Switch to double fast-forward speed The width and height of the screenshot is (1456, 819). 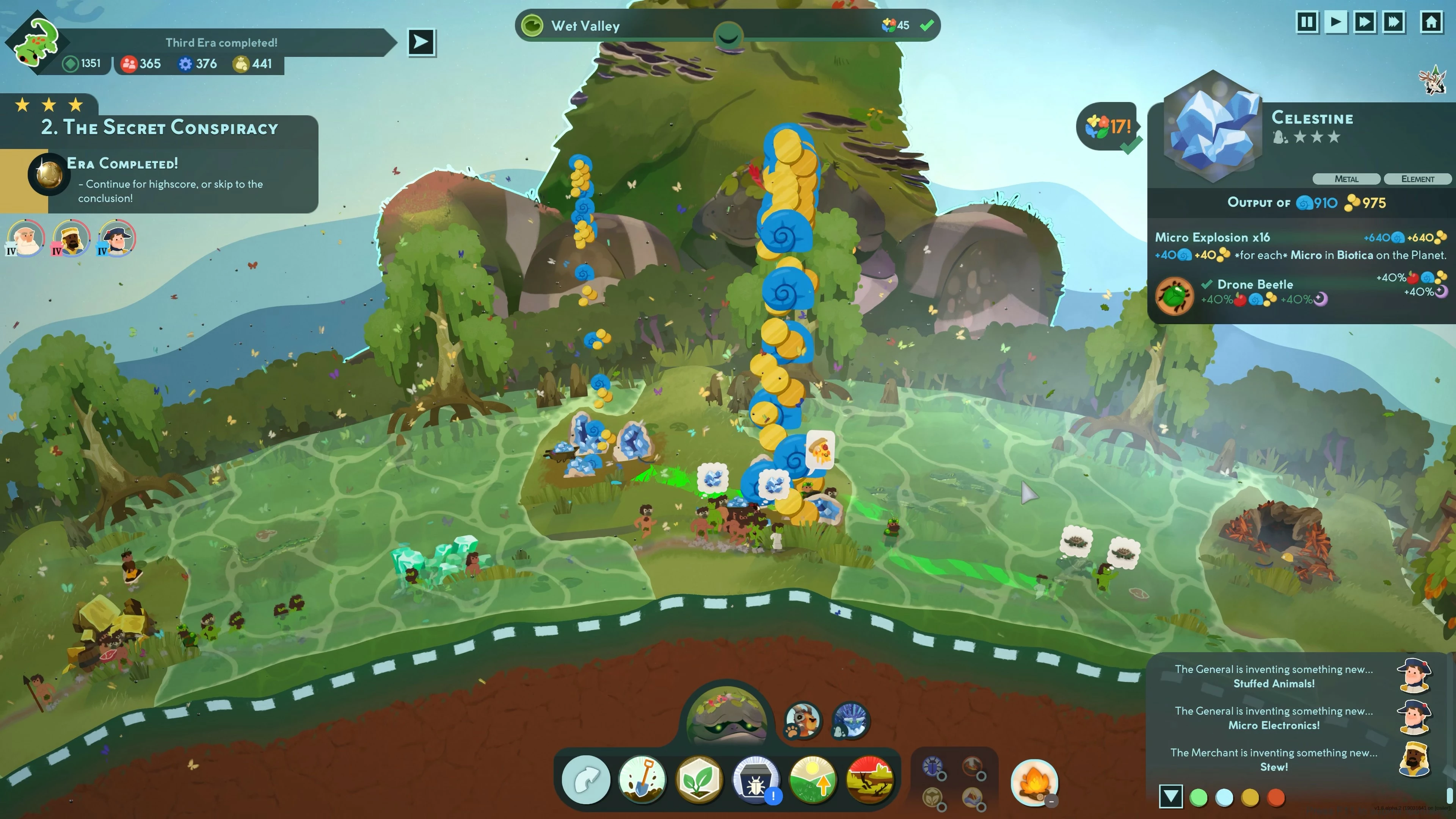(x=1365, y=23)
